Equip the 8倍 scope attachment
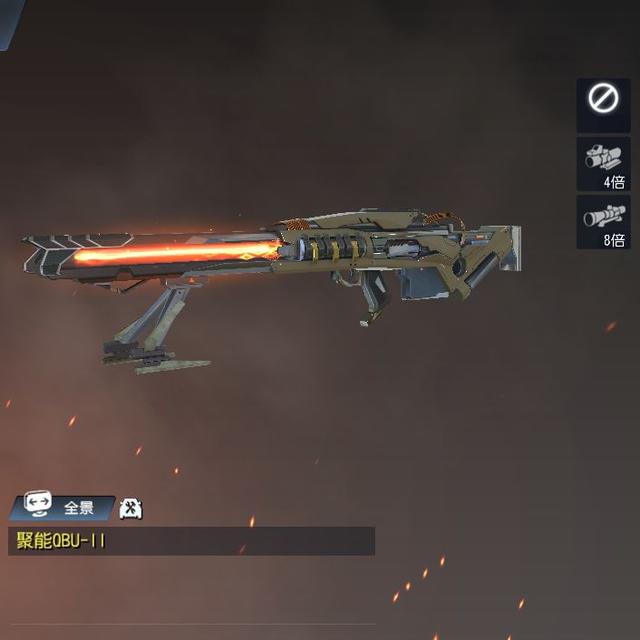640x640 pixels. tap(603, 221)
